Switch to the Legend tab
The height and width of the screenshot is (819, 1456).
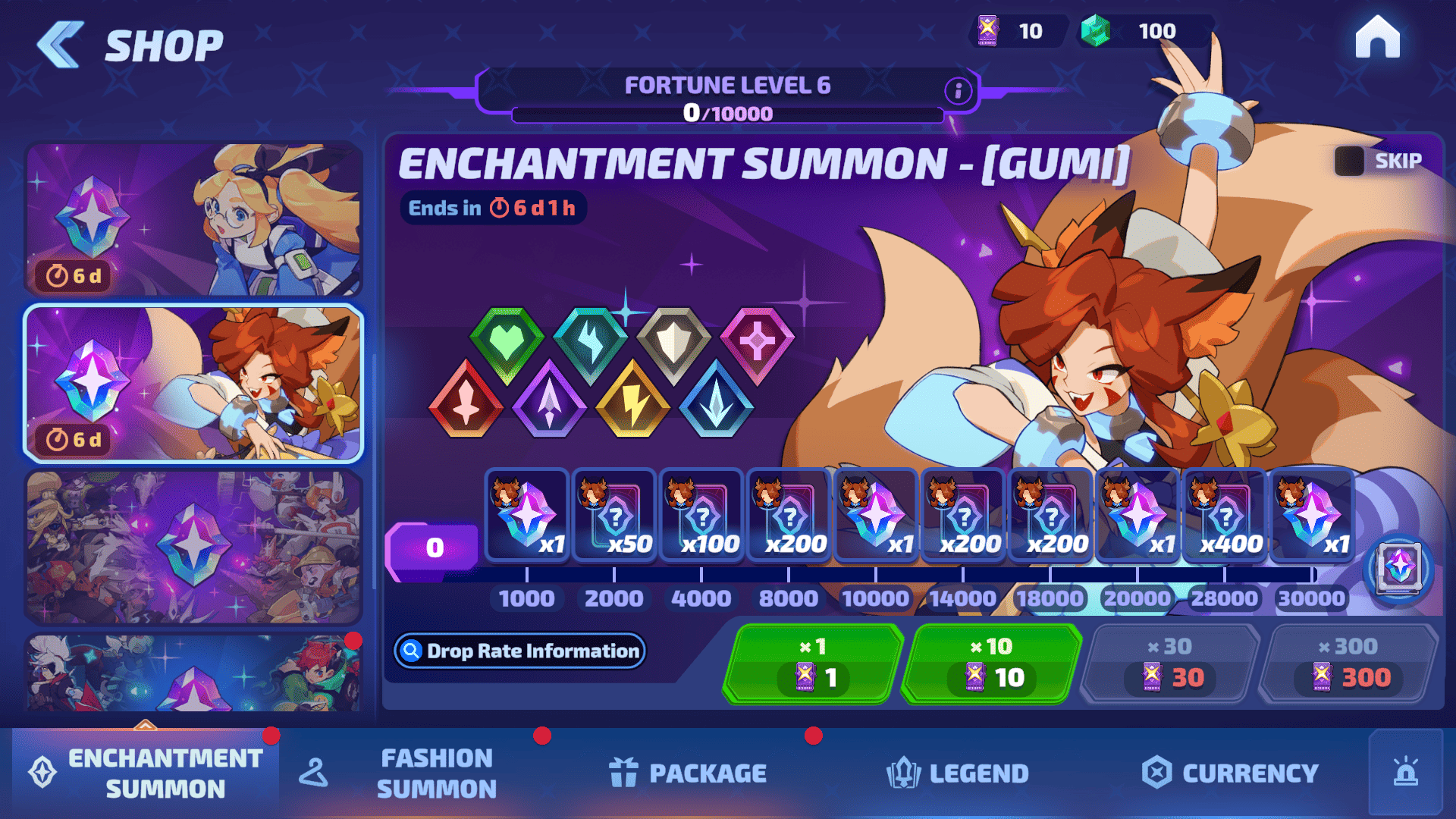(x=958, y=773)
